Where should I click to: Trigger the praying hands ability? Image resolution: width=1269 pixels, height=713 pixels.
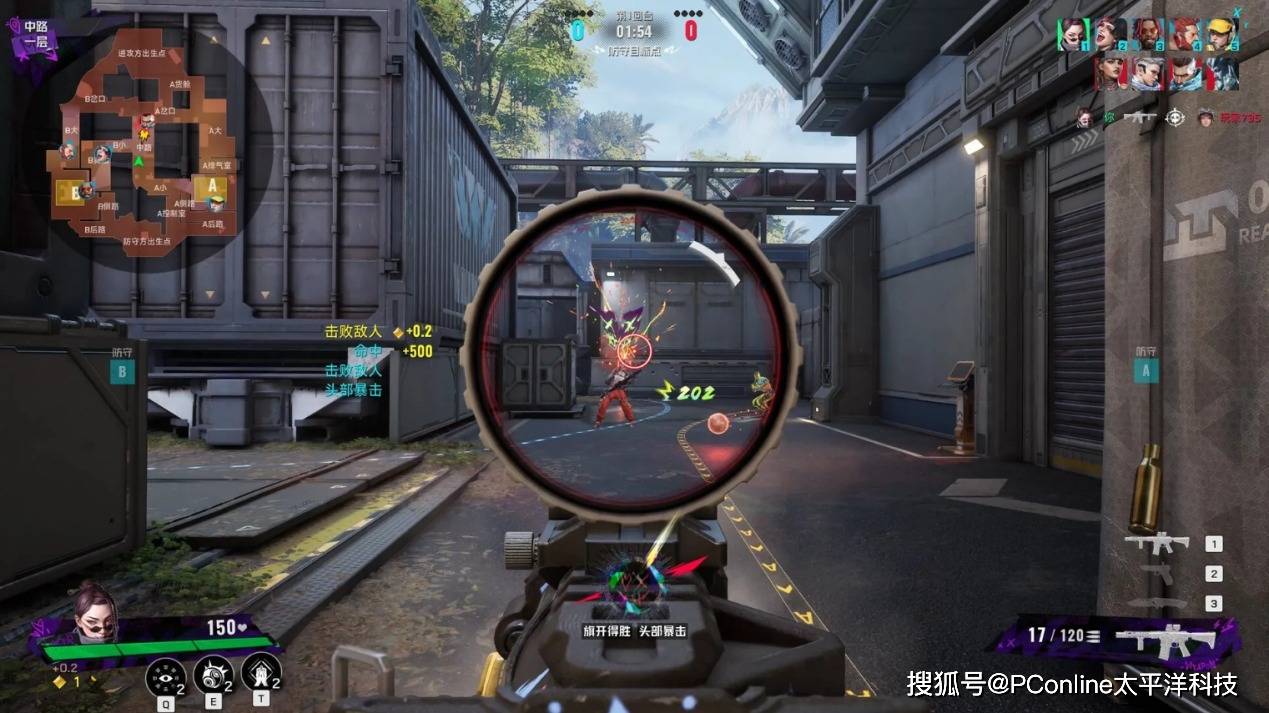(260, 675)
